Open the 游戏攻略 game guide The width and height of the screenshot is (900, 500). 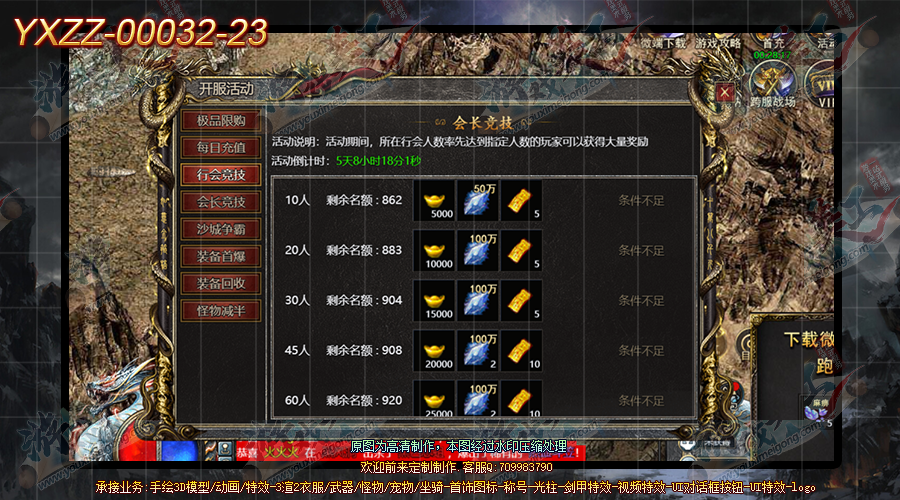719,42
